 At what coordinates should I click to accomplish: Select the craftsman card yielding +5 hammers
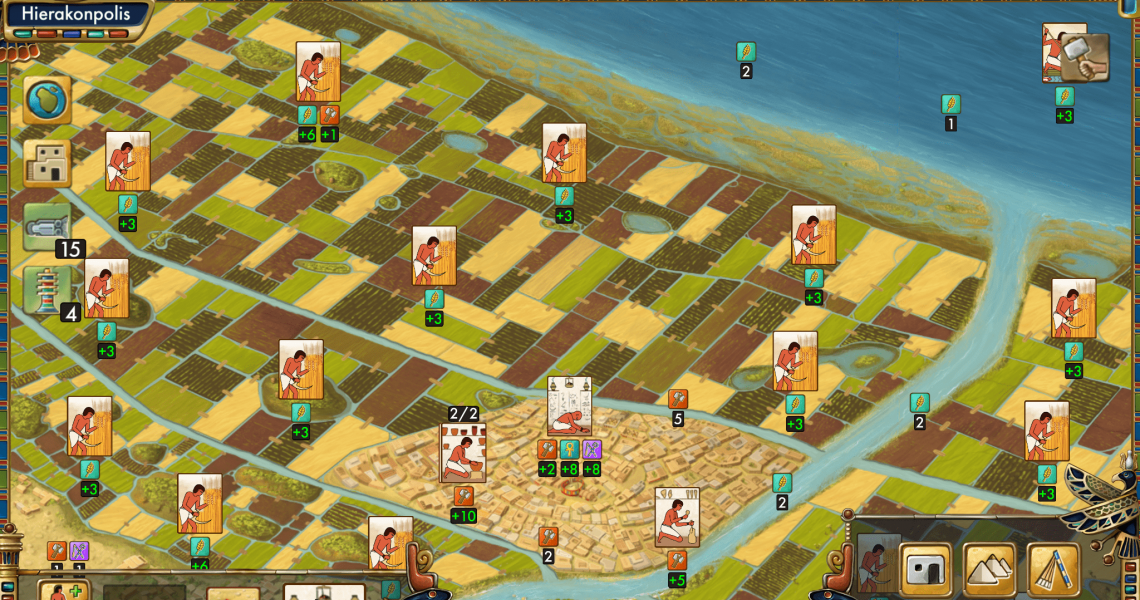[x=677, y=517]
